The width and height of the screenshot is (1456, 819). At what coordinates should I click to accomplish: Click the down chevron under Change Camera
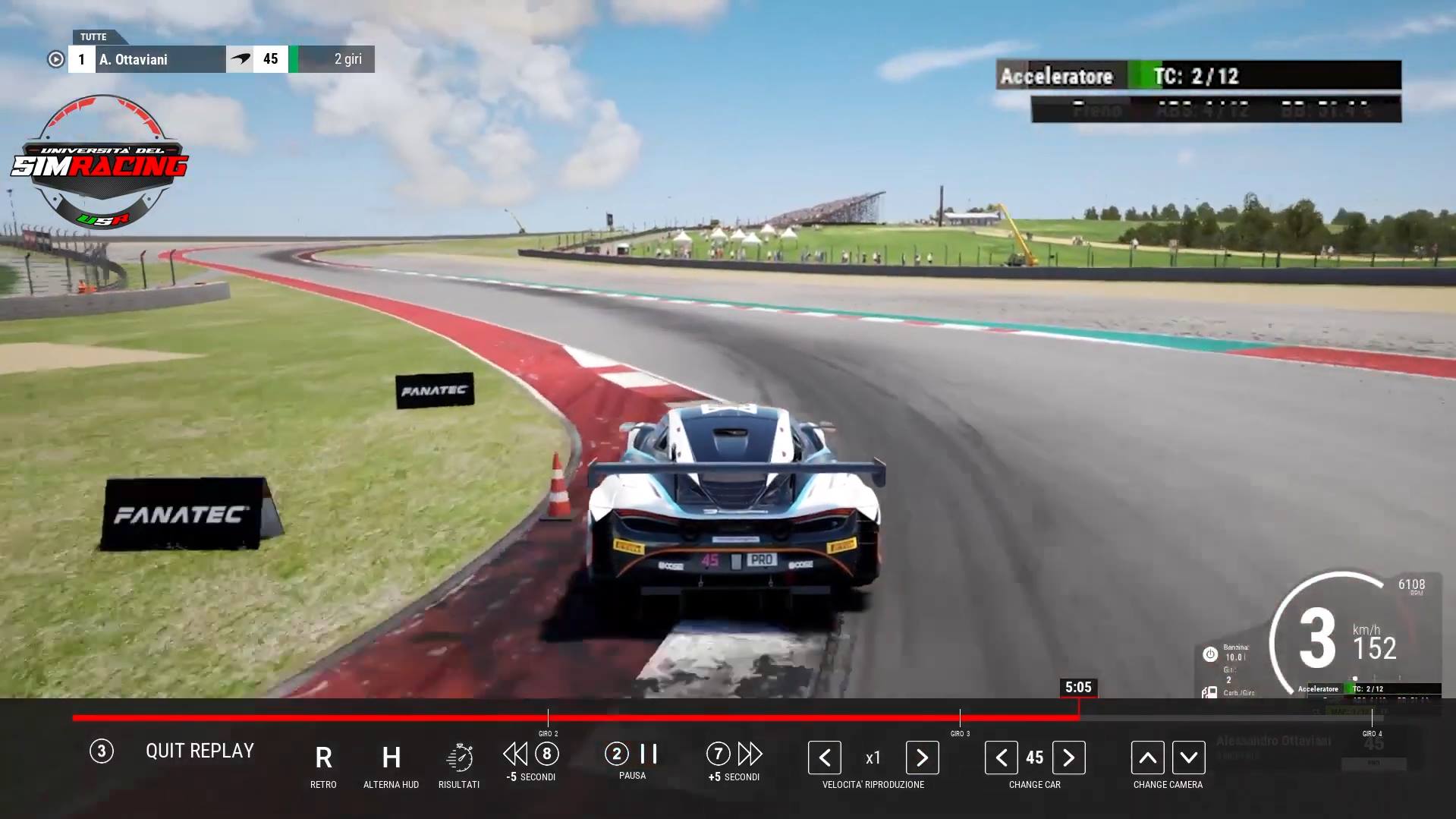[x=1189, y=757]
